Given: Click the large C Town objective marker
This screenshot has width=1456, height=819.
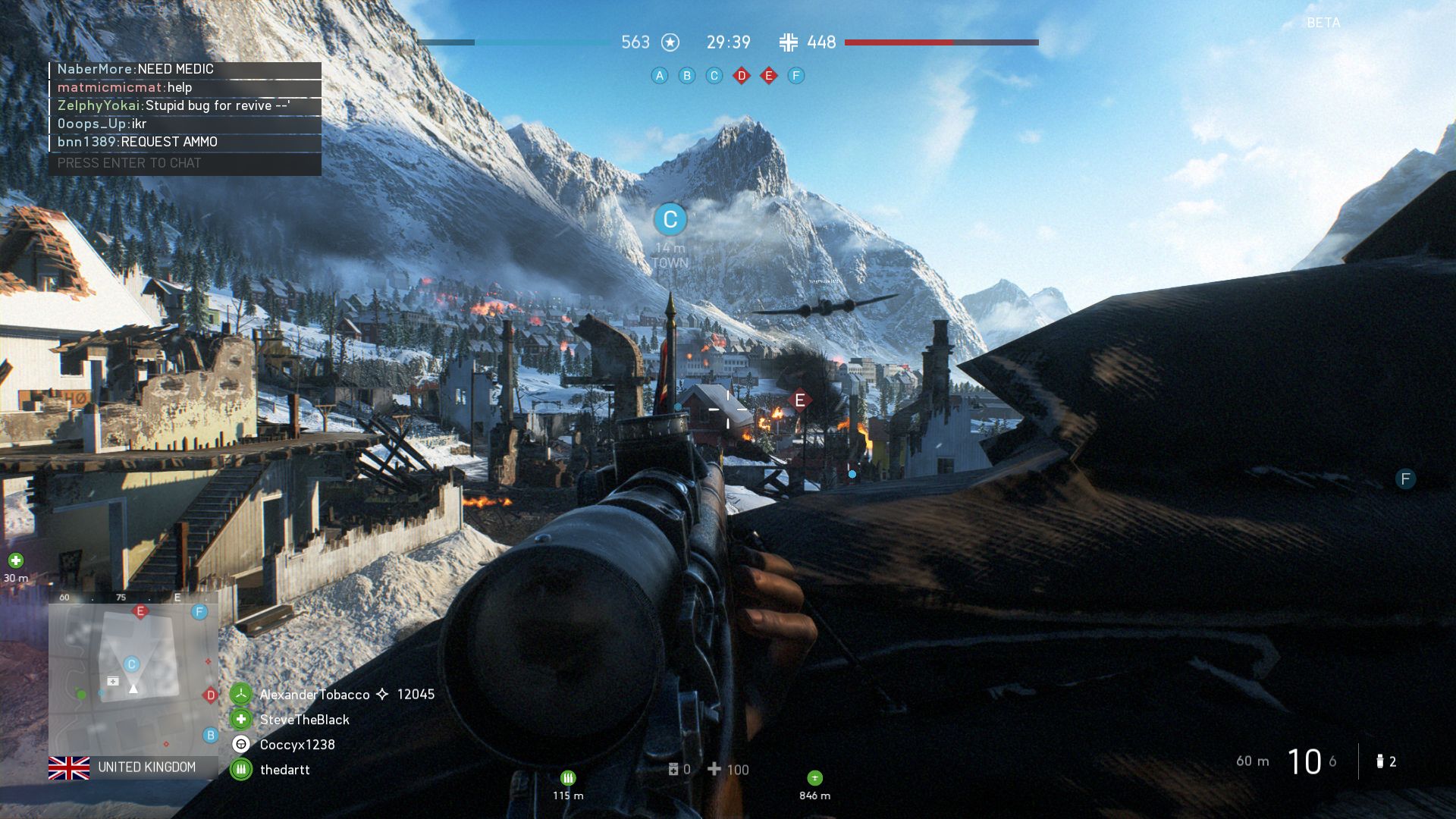Looking at the screenshot, I should (670, 220).
